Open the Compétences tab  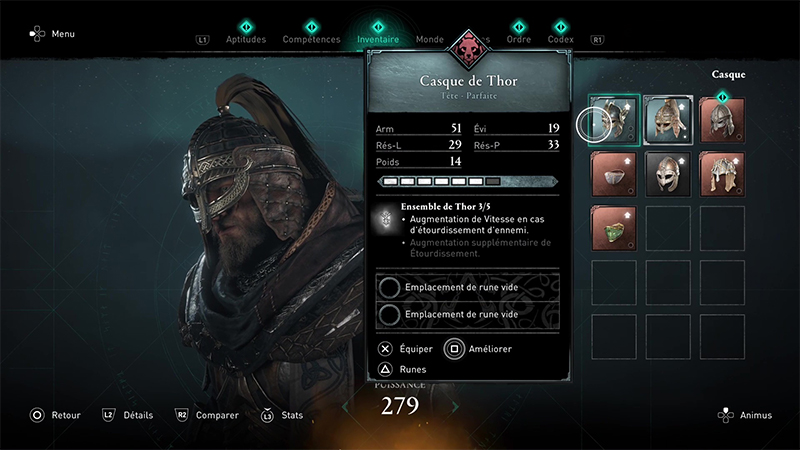pos(311,40)
